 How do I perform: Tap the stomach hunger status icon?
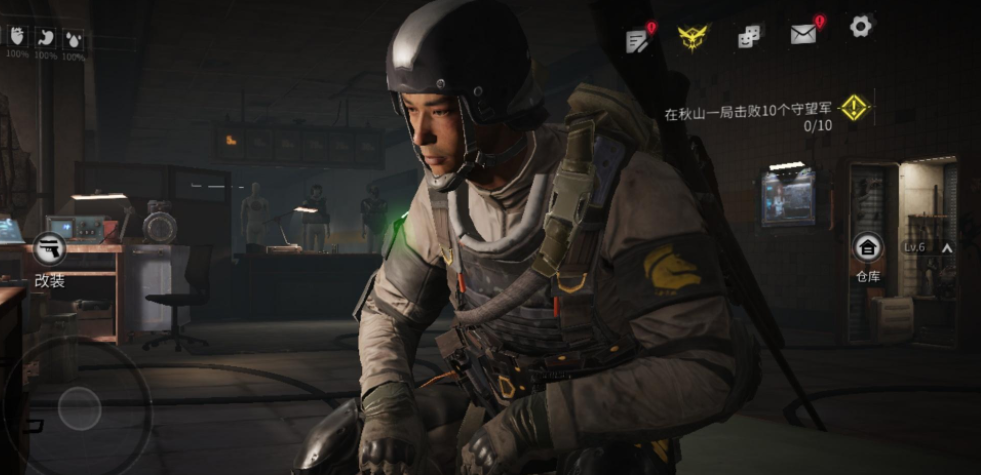[45, 38]
